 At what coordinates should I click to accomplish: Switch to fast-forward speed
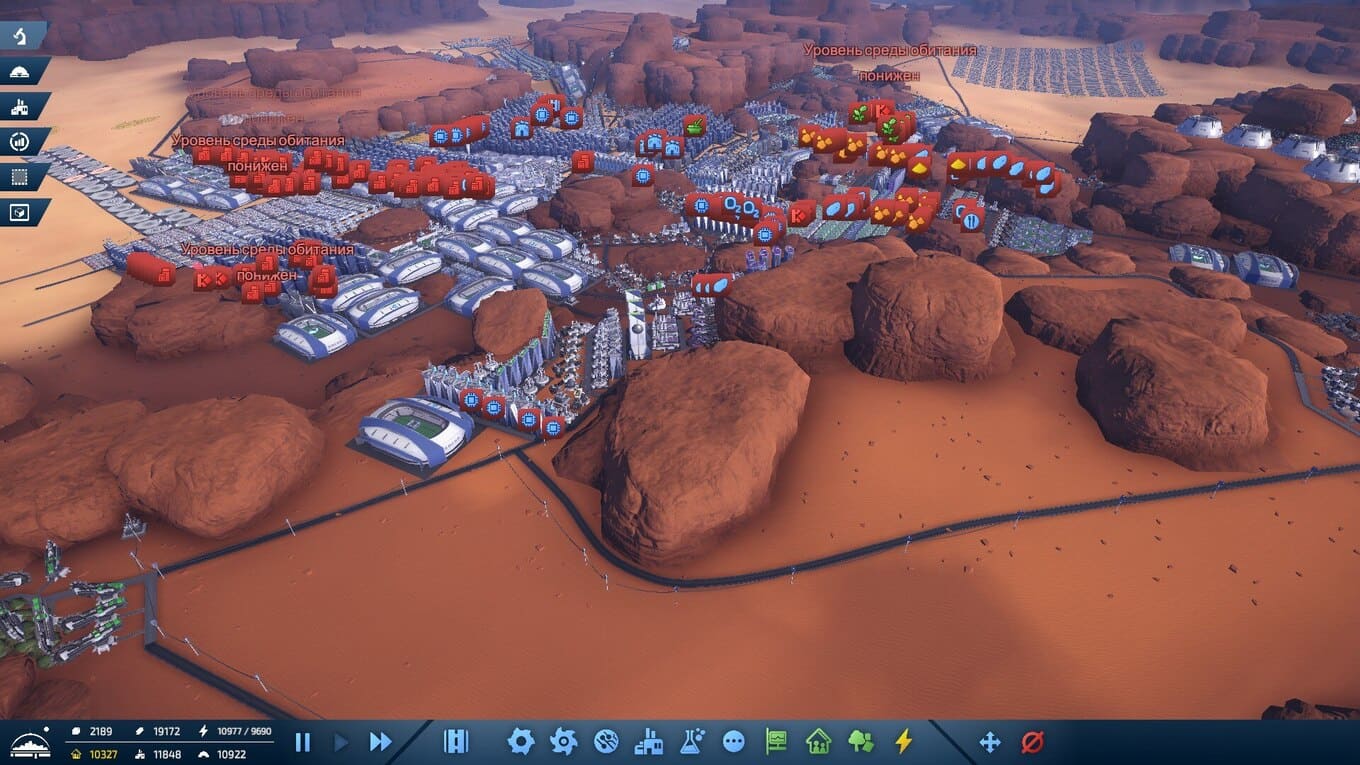[x=380, y=742]
